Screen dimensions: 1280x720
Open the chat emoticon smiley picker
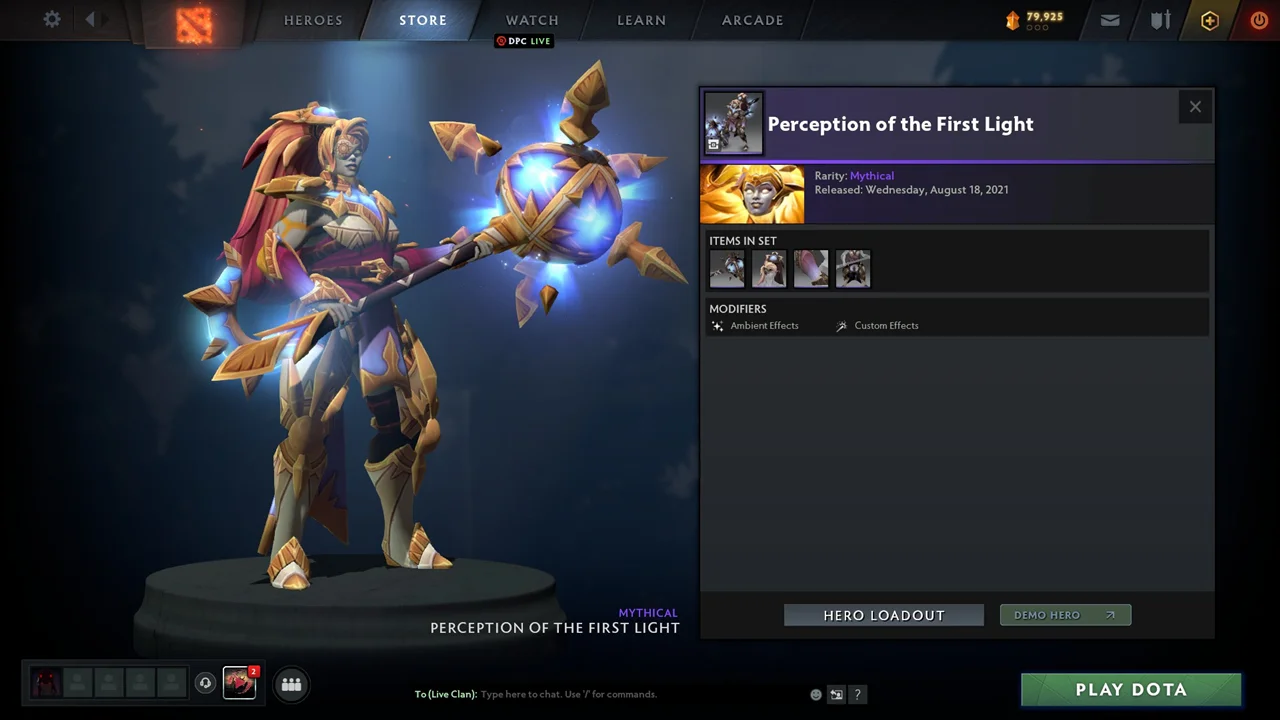pos(816,694)
